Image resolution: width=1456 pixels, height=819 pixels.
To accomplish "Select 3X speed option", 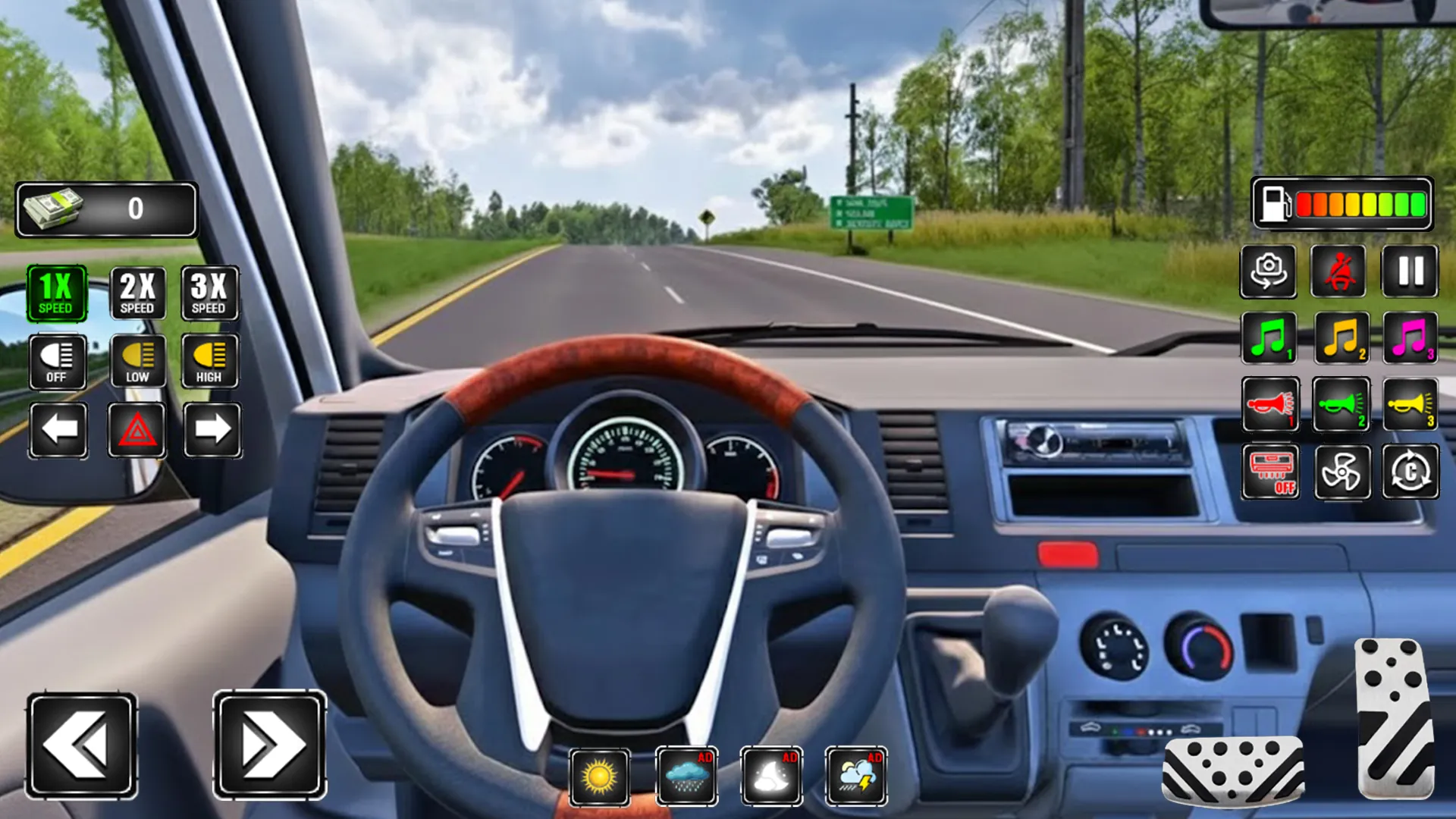I will point(209,294).
